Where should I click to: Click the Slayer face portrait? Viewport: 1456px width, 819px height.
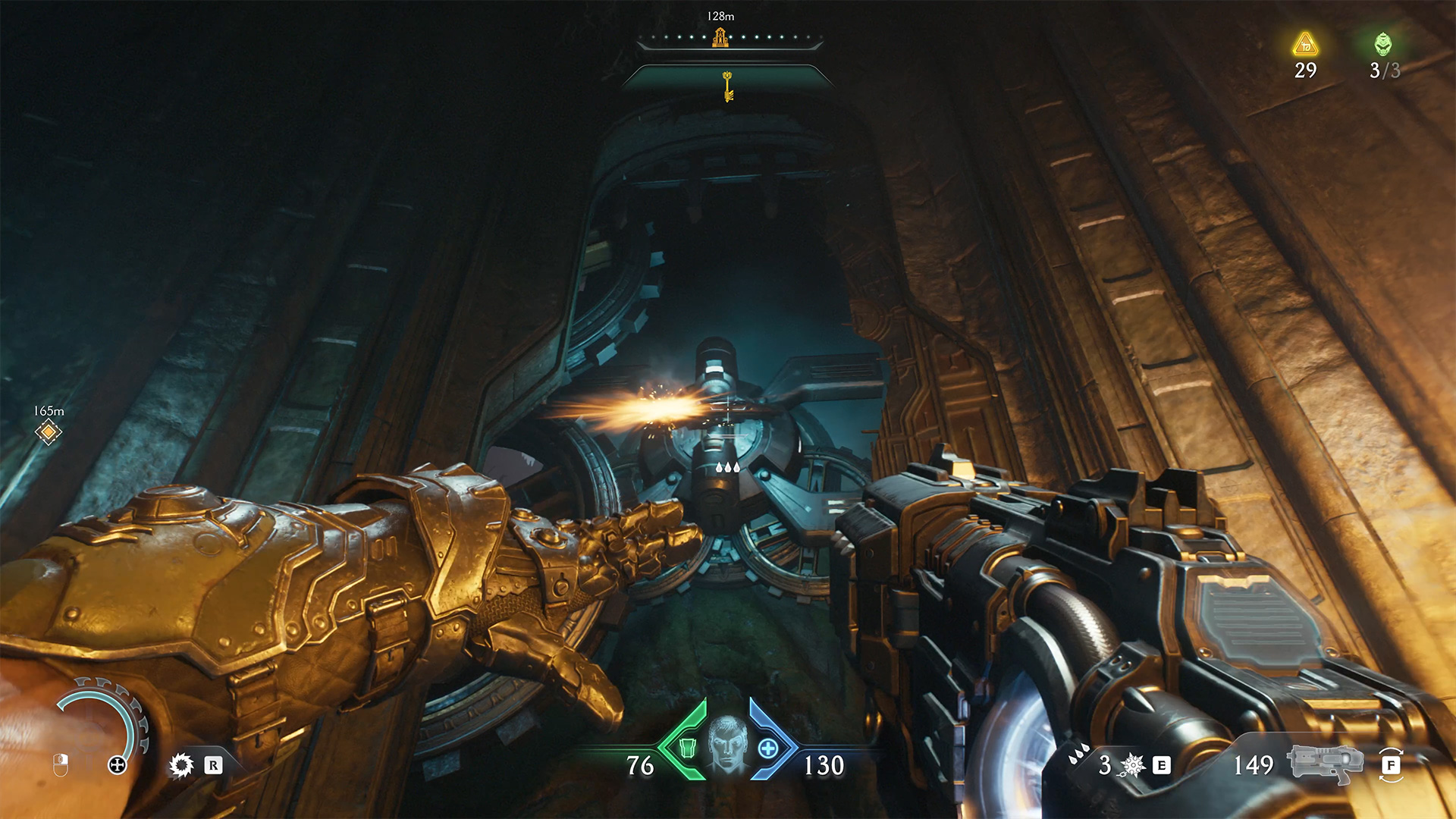(727, 745)
